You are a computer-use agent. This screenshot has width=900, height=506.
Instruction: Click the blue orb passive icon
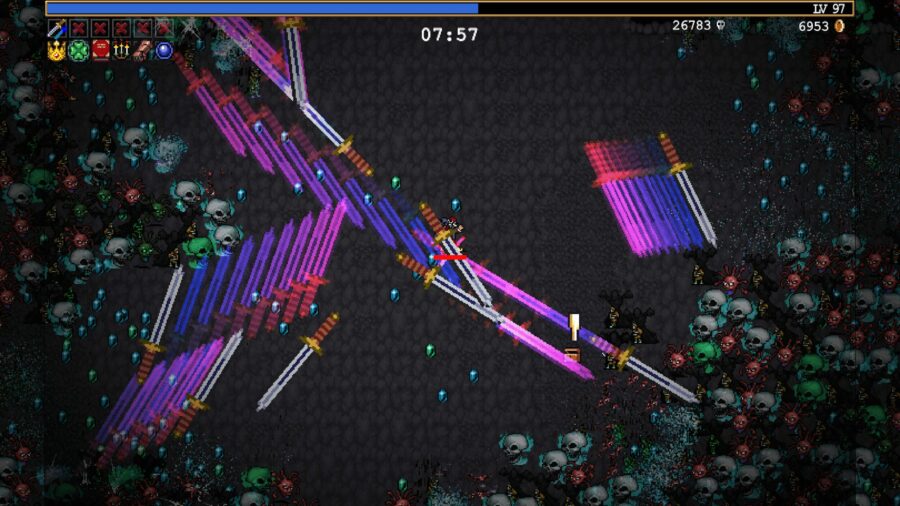[x=164, y=50]
